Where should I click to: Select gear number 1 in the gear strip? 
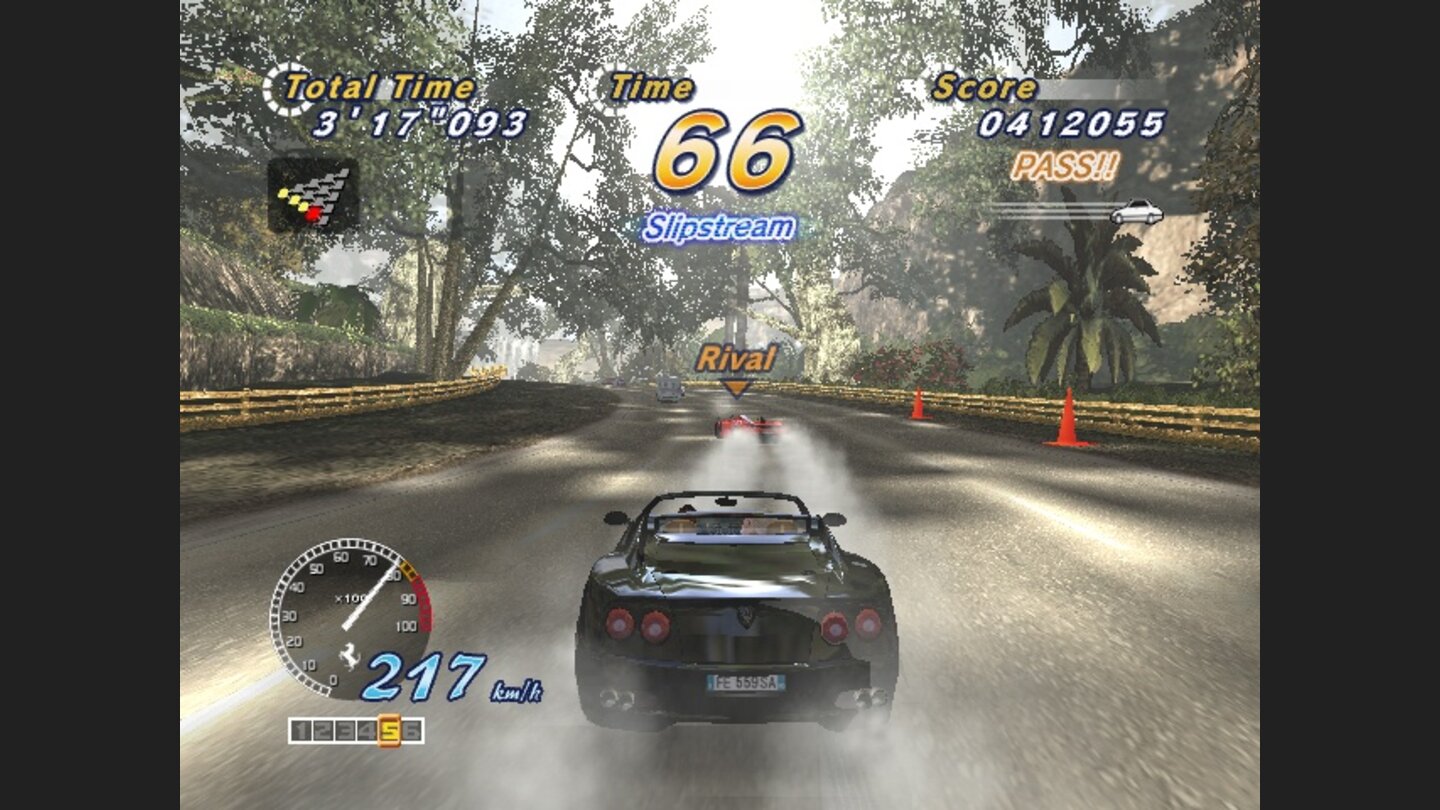point(302,728)
